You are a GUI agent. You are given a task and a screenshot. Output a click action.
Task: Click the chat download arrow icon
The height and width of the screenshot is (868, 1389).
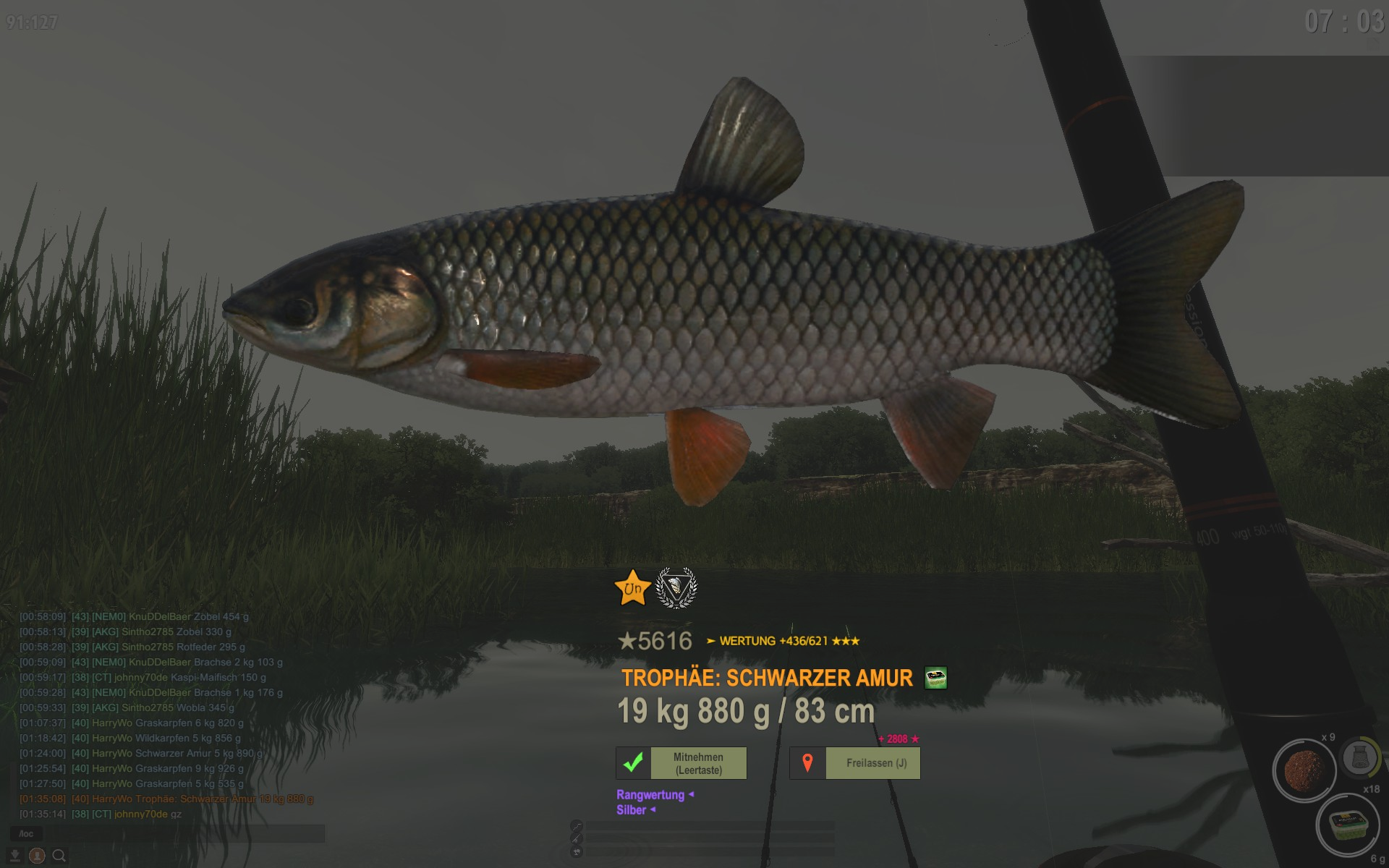pyautogui.click(x=15, y=856)
